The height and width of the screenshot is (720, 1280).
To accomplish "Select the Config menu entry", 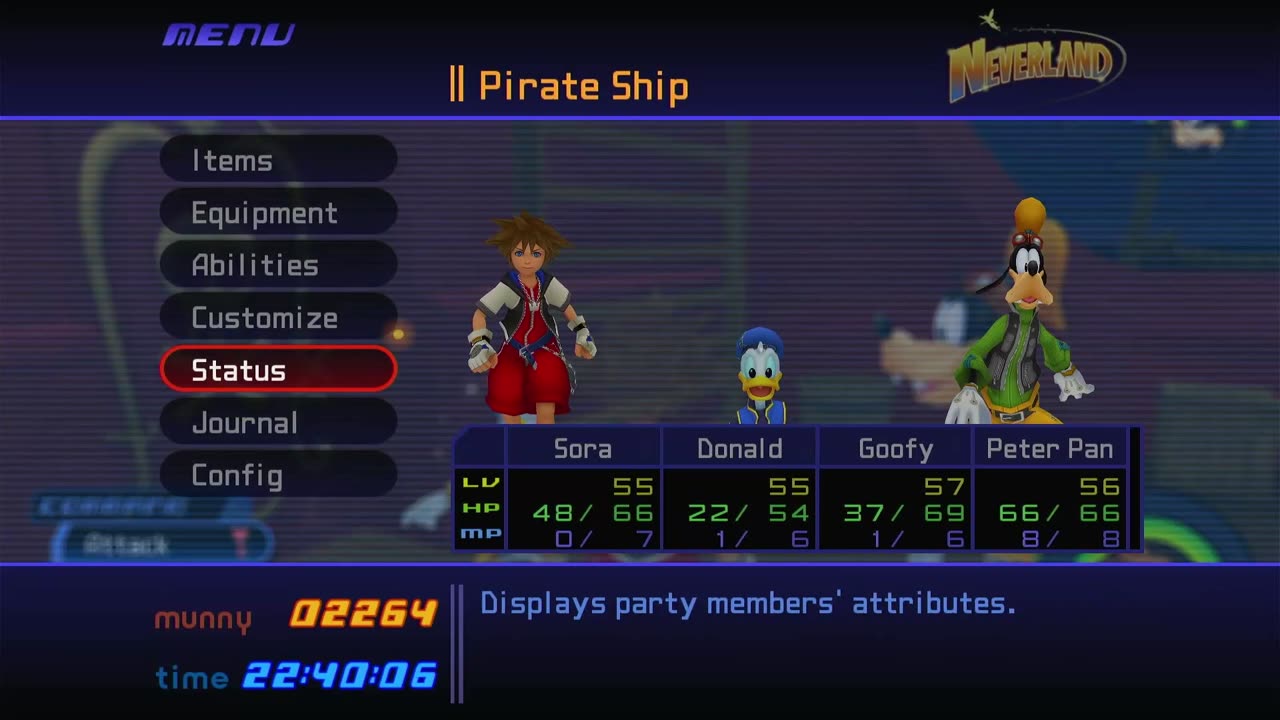I will point(278,475).
